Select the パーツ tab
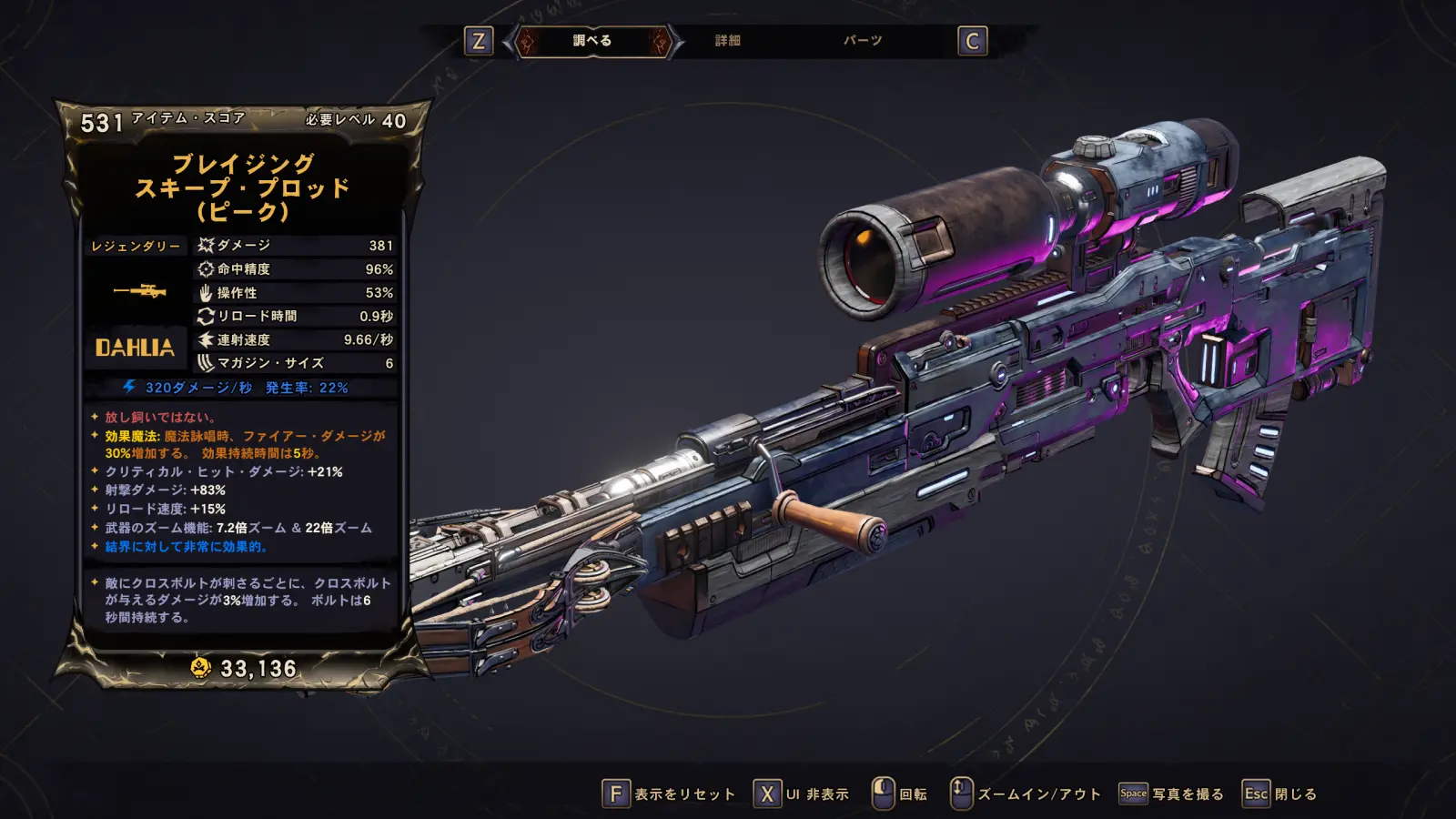This screenshot has height=819, width=1456. tap(862, 41)
